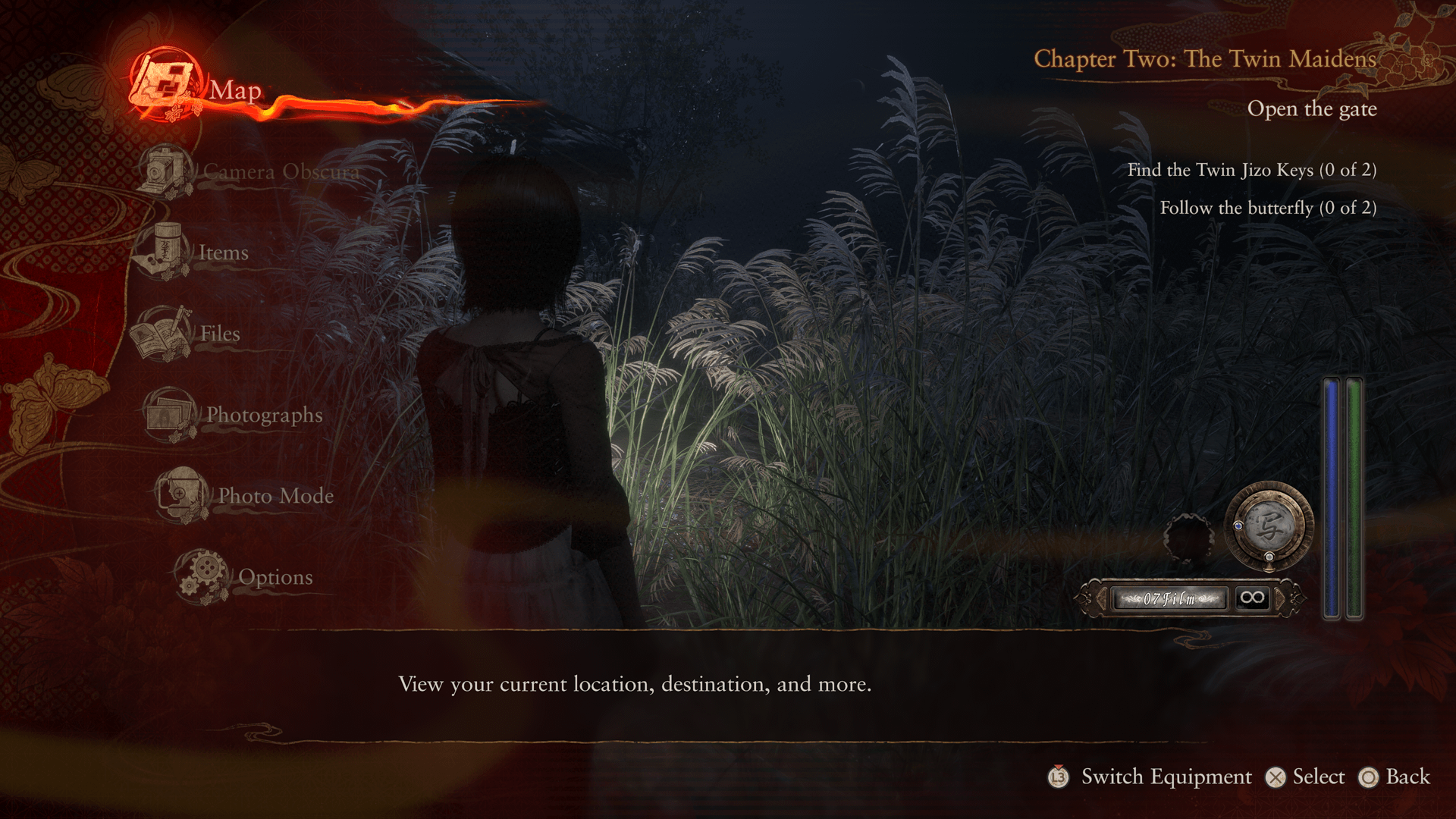The image size is (1456, 819).
Task: Open the Options menu
Action: click(275, 577)
